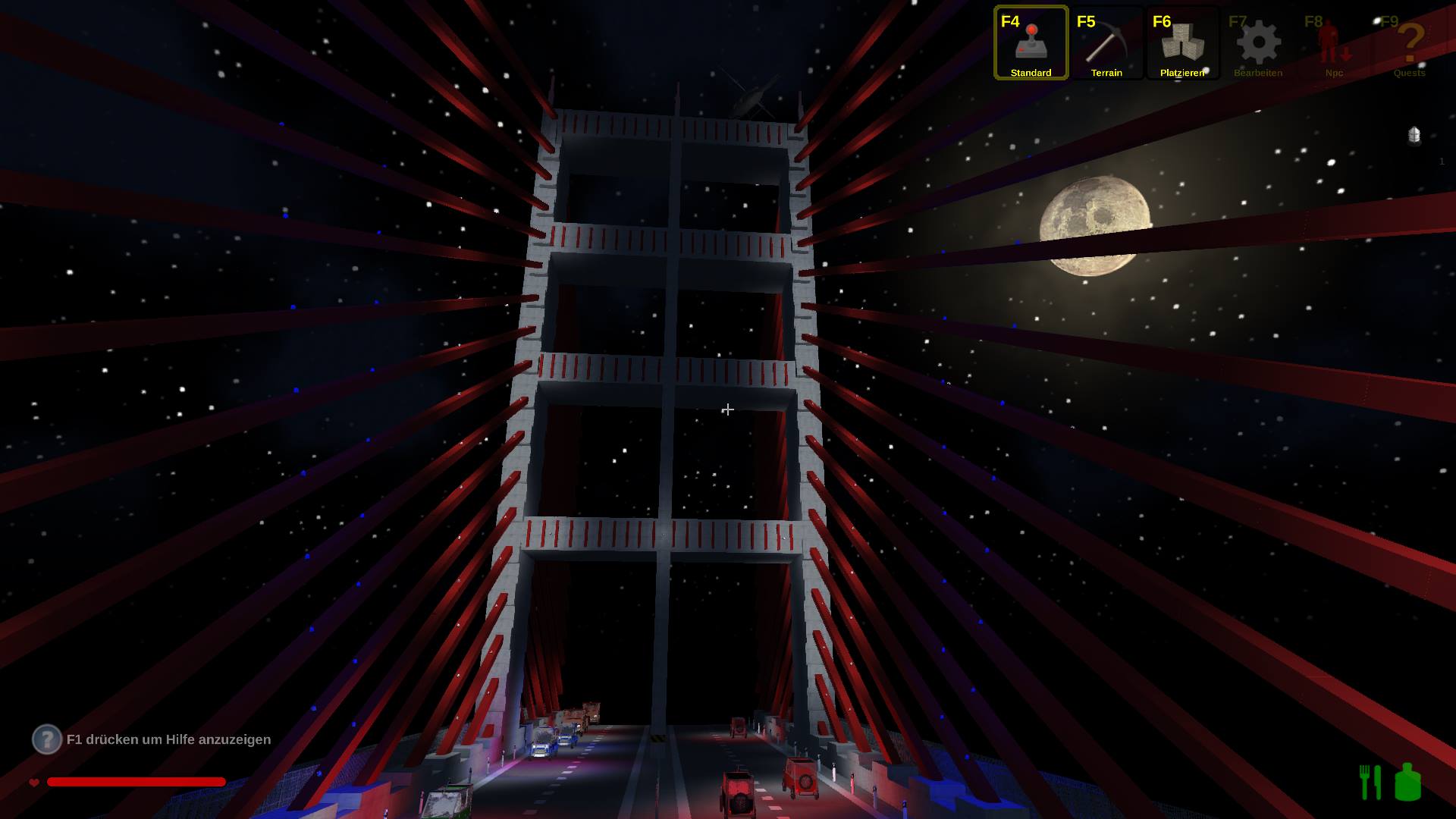
Task: Open the Quests question mark mode
Action: click(x=1410, y=43)
